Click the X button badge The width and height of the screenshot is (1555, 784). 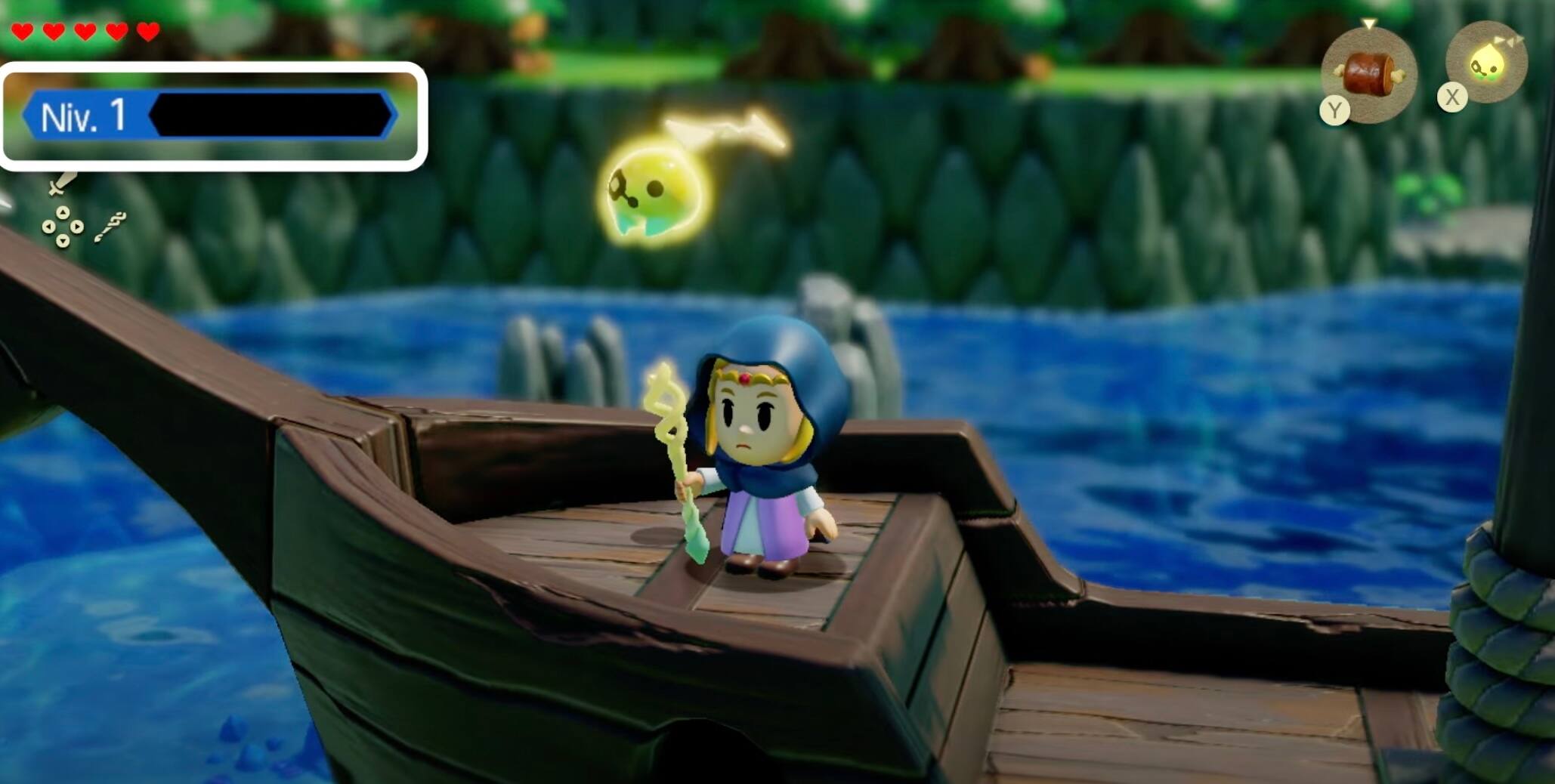[x=1451, y=97]
